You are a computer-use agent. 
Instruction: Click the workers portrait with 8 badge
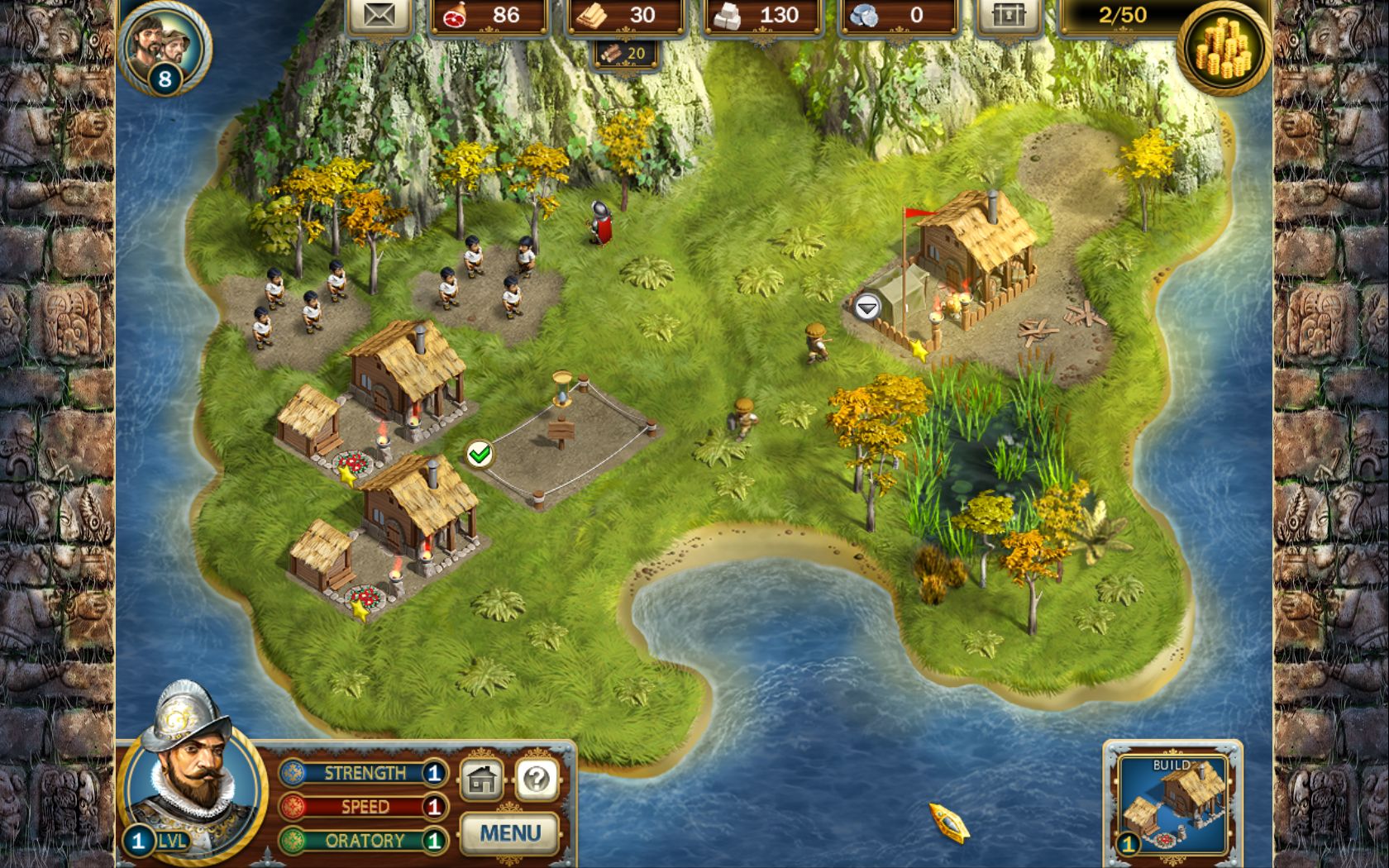163,45
